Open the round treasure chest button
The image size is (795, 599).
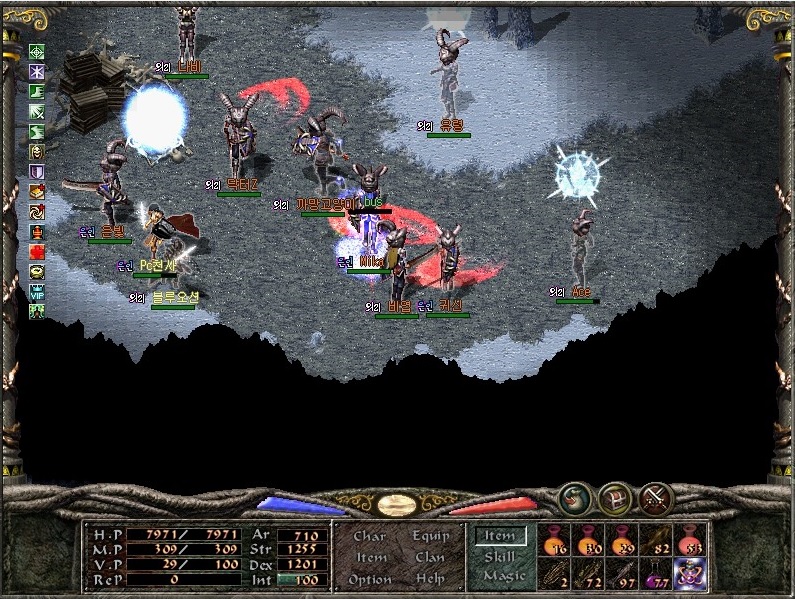point(614,498)
